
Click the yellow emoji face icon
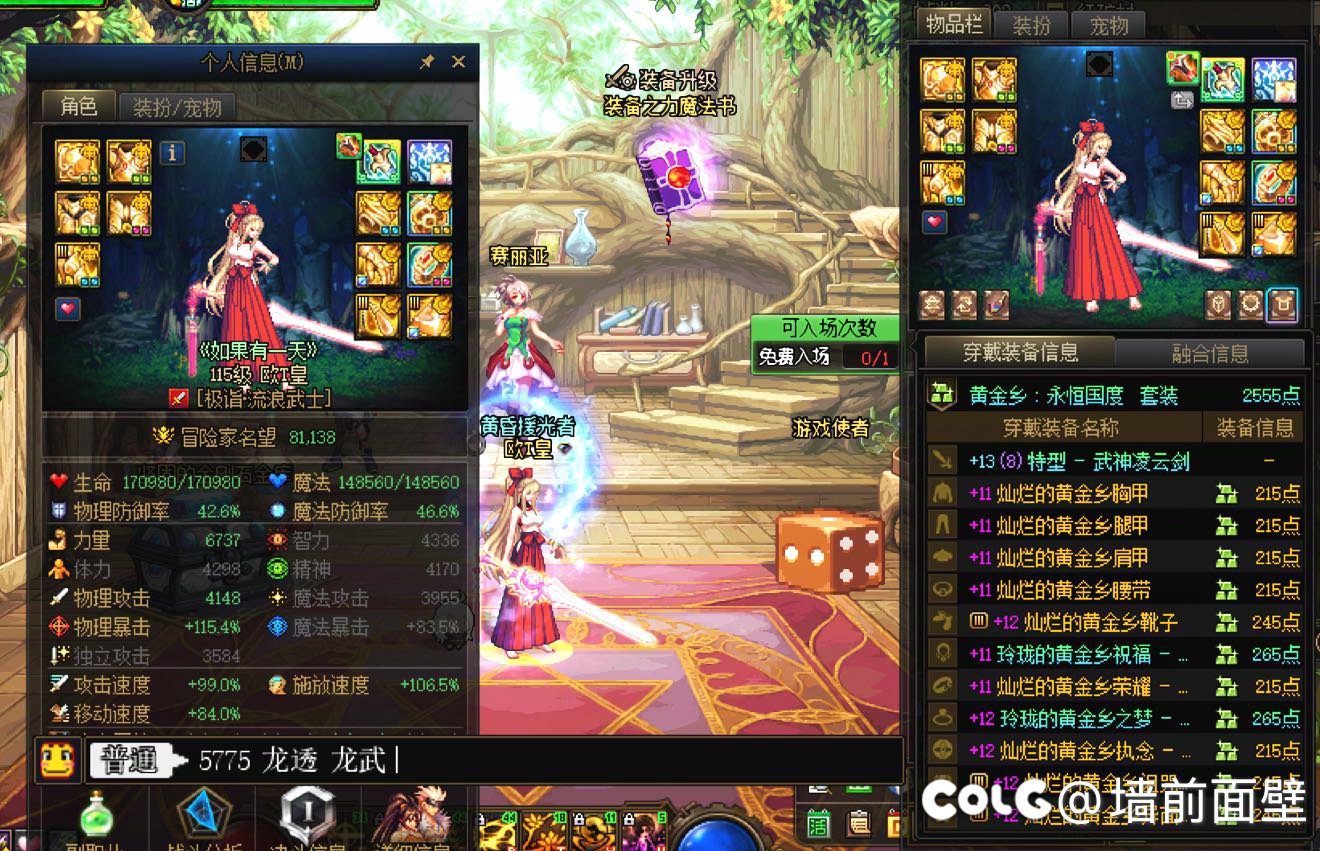pyautogui.click(x=58, y=761)
